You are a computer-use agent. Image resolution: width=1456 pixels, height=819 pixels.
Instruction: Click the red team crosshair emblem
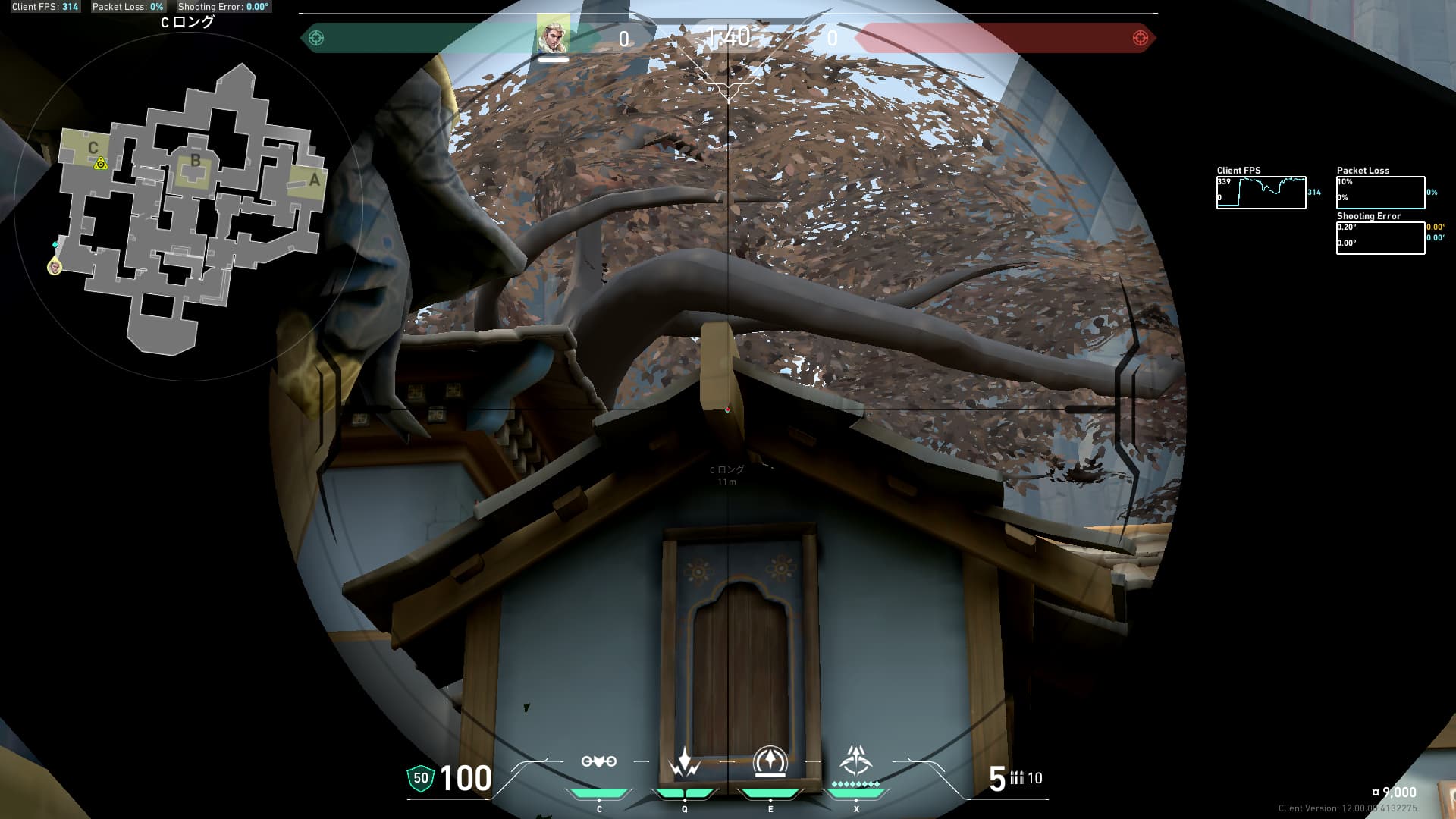(x=1140, y=38)
